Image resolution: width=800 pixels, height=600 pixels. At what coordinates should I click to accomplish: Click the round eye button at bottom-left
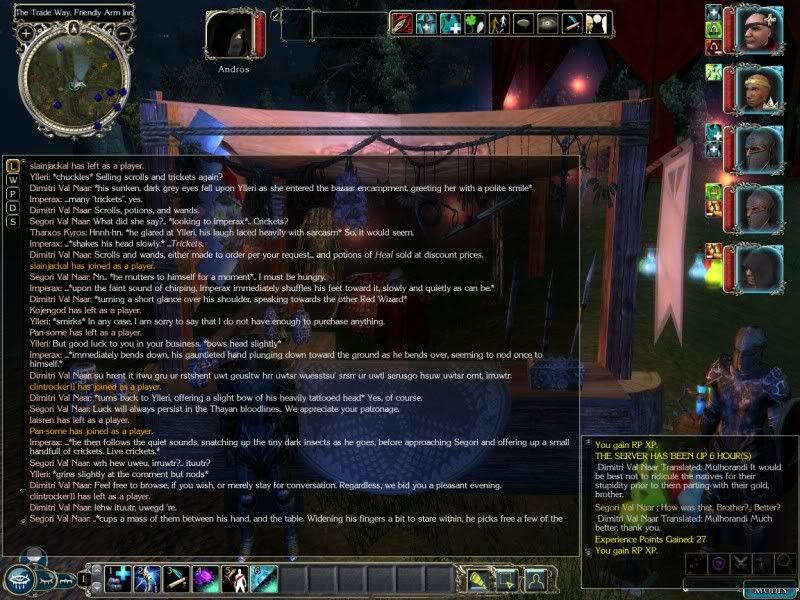(x=19, y=579)
